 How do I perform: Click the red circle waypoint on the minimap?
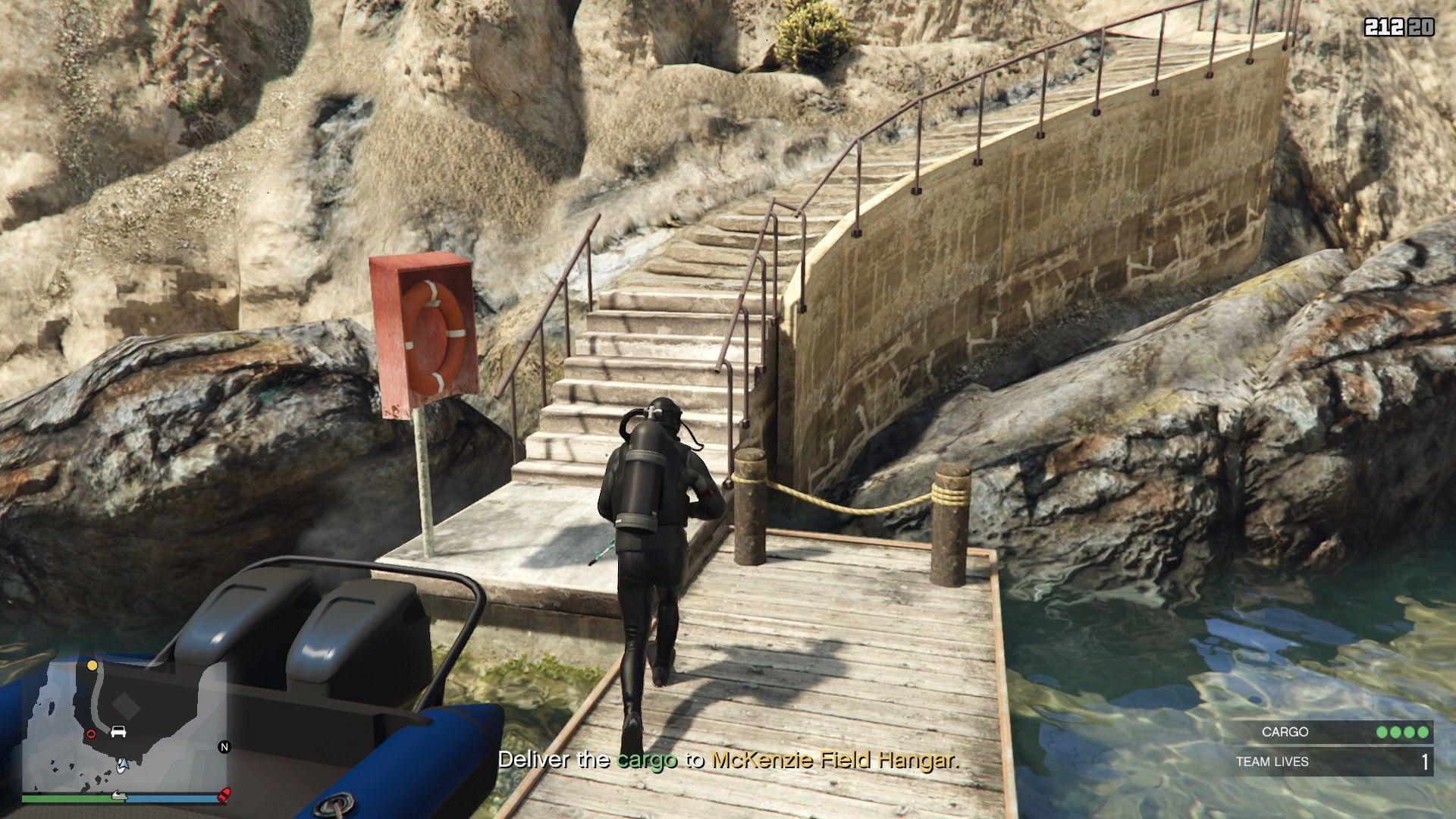(91, 733)
